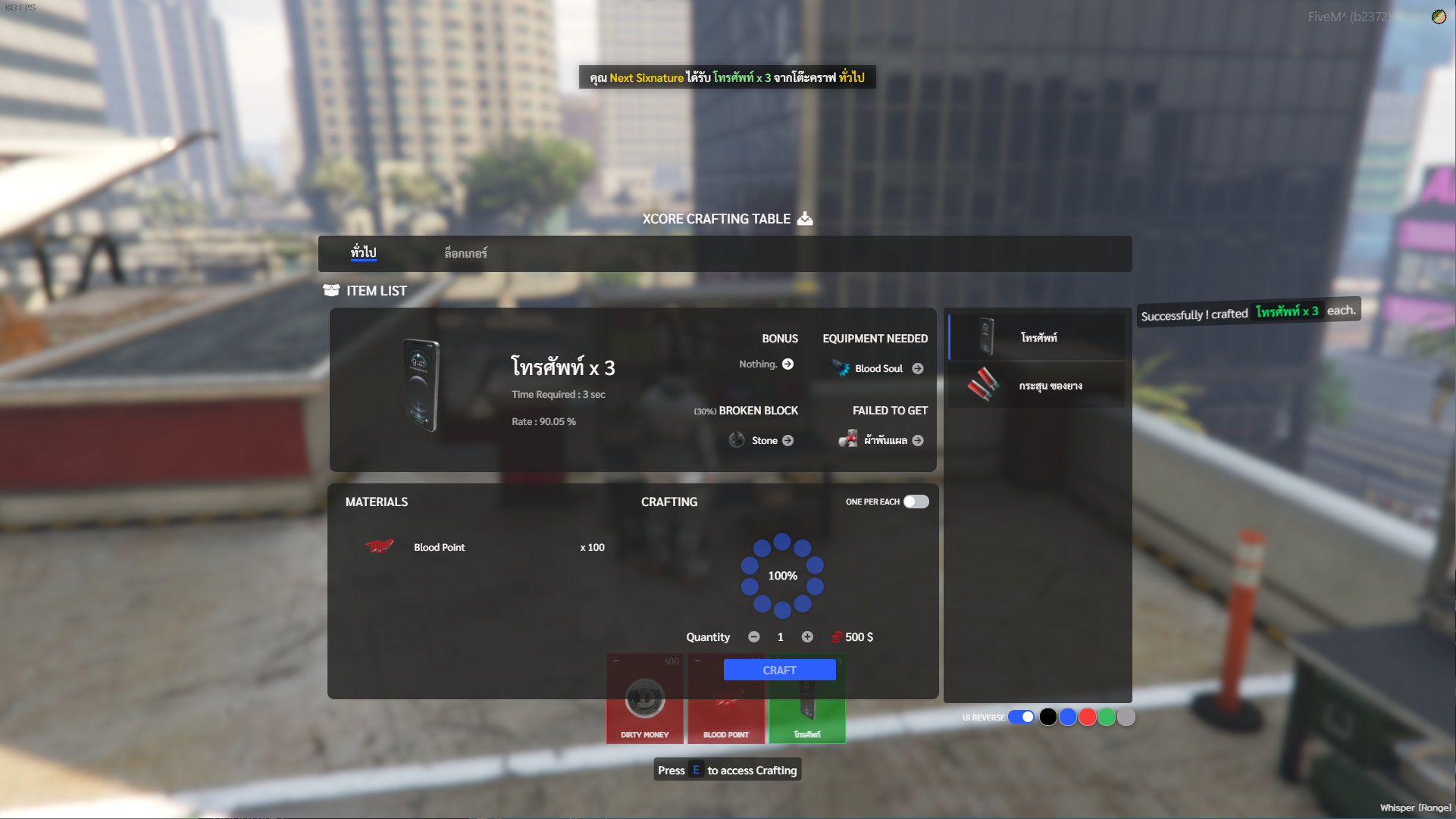The width and height of the screenshot is (1456, 819).
Task: Enable the ONE PER EACH toggle
Action: pyautogui.click(x=916, y=502)
